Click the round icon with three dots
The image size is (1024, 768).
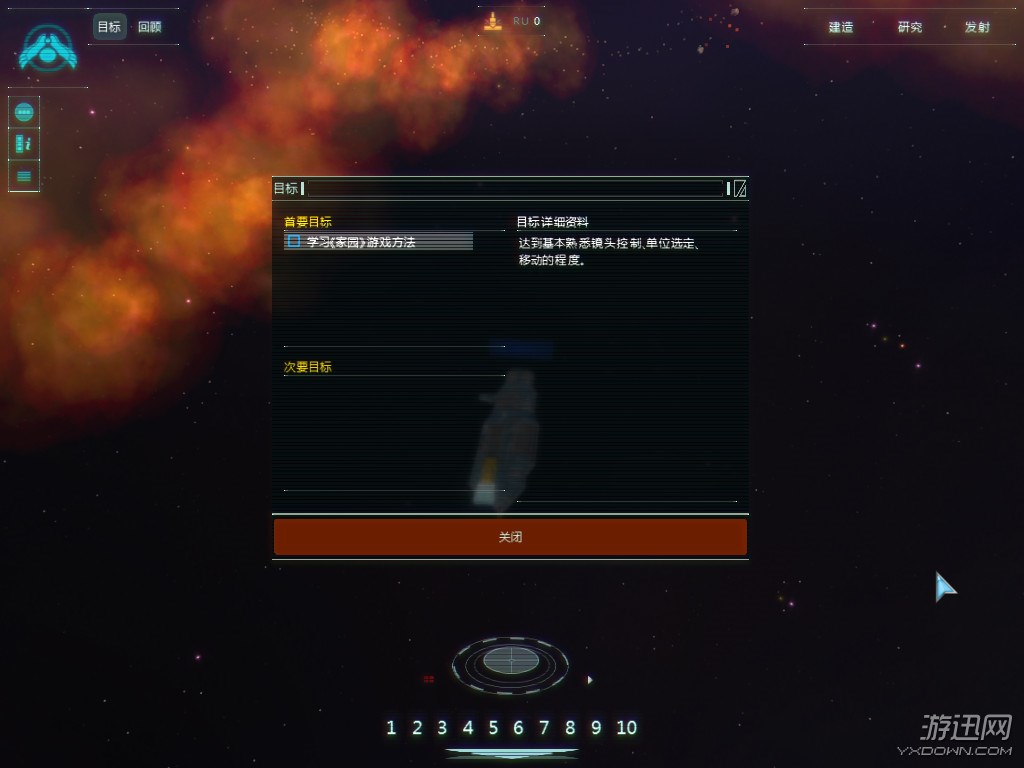pos(25,112)
